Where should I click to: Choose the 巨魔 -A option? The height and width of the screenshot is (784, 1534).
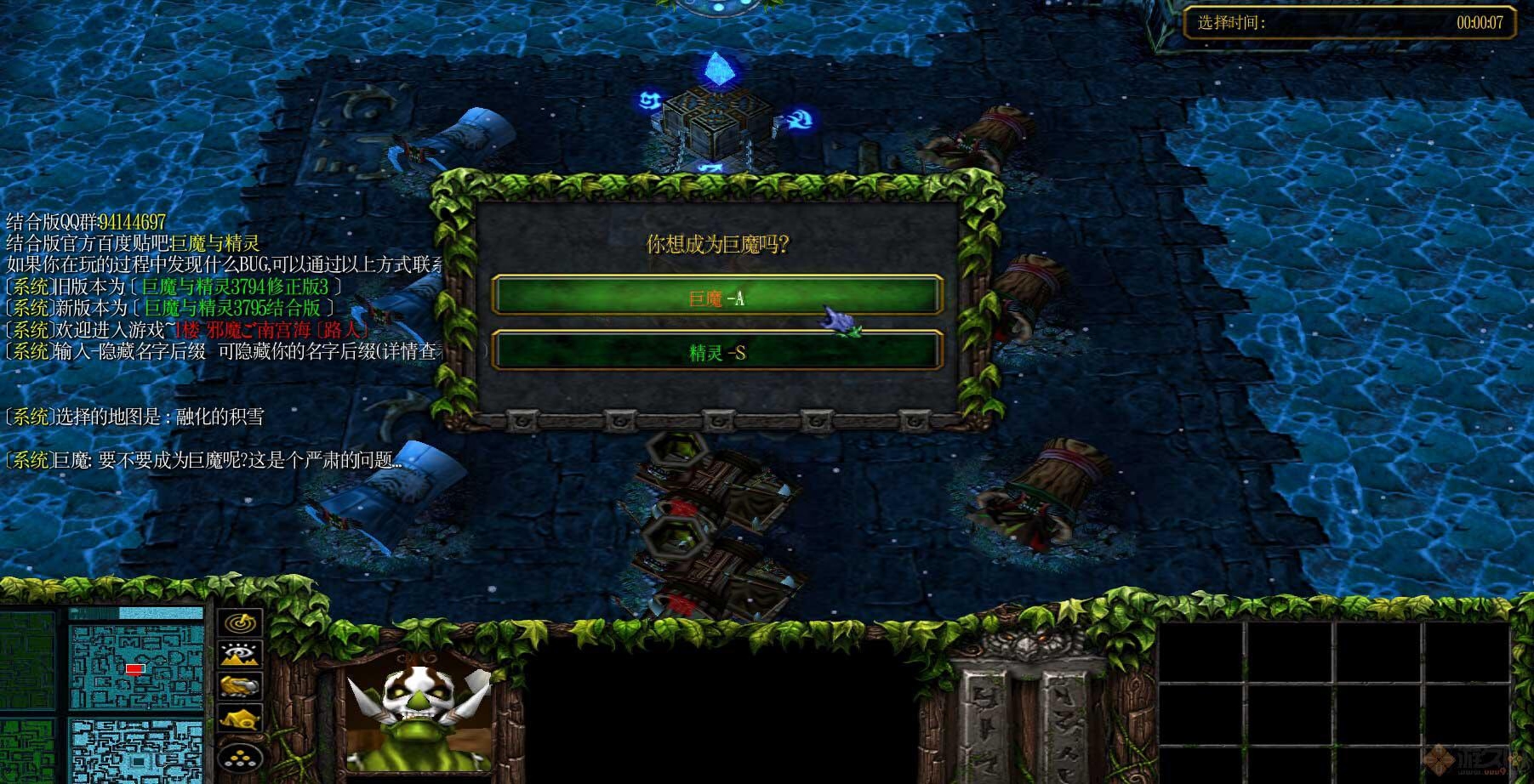click(716, 297)
